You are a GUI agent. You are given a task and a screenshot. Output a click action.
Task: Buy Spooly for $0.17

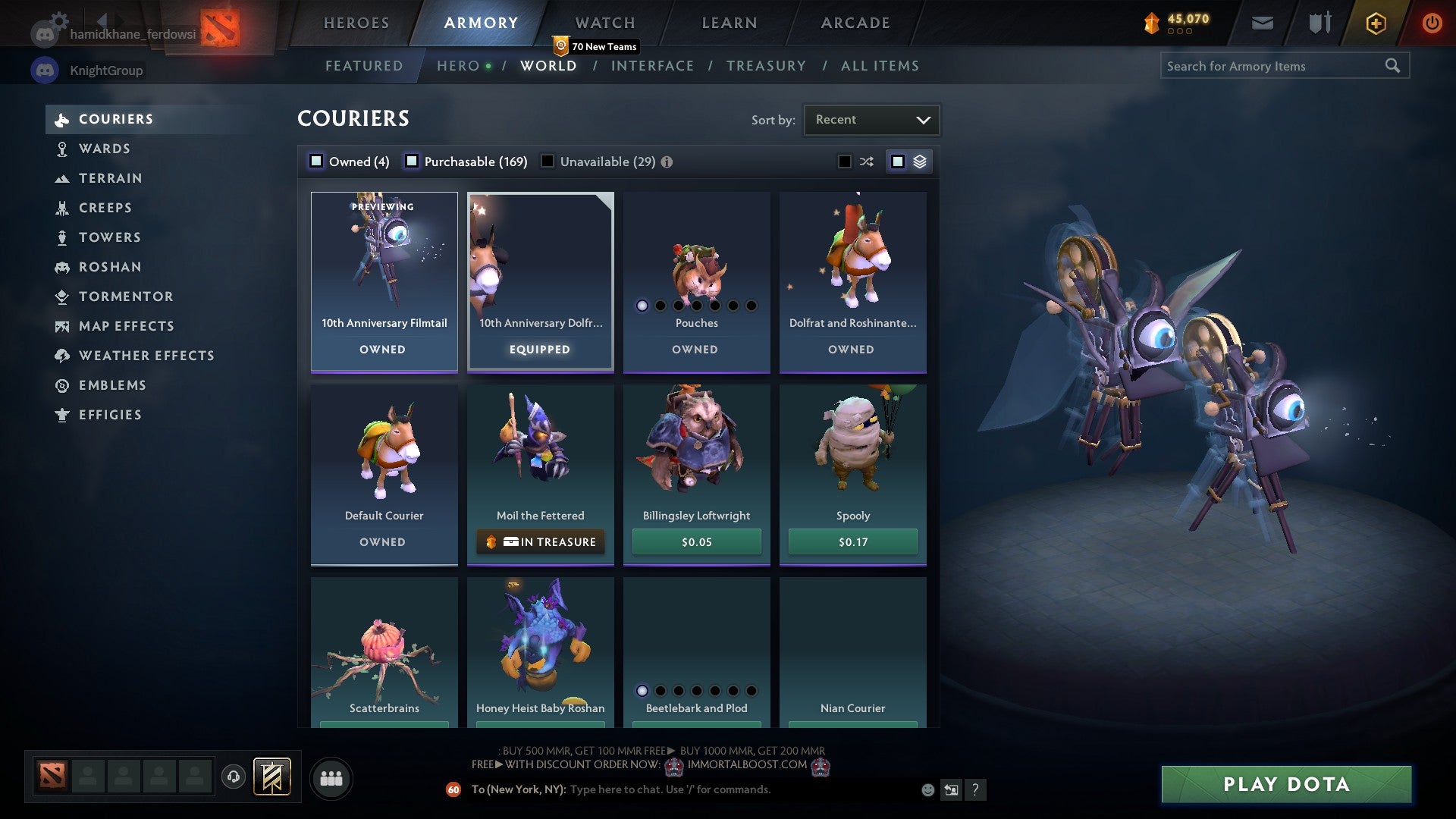852,541
